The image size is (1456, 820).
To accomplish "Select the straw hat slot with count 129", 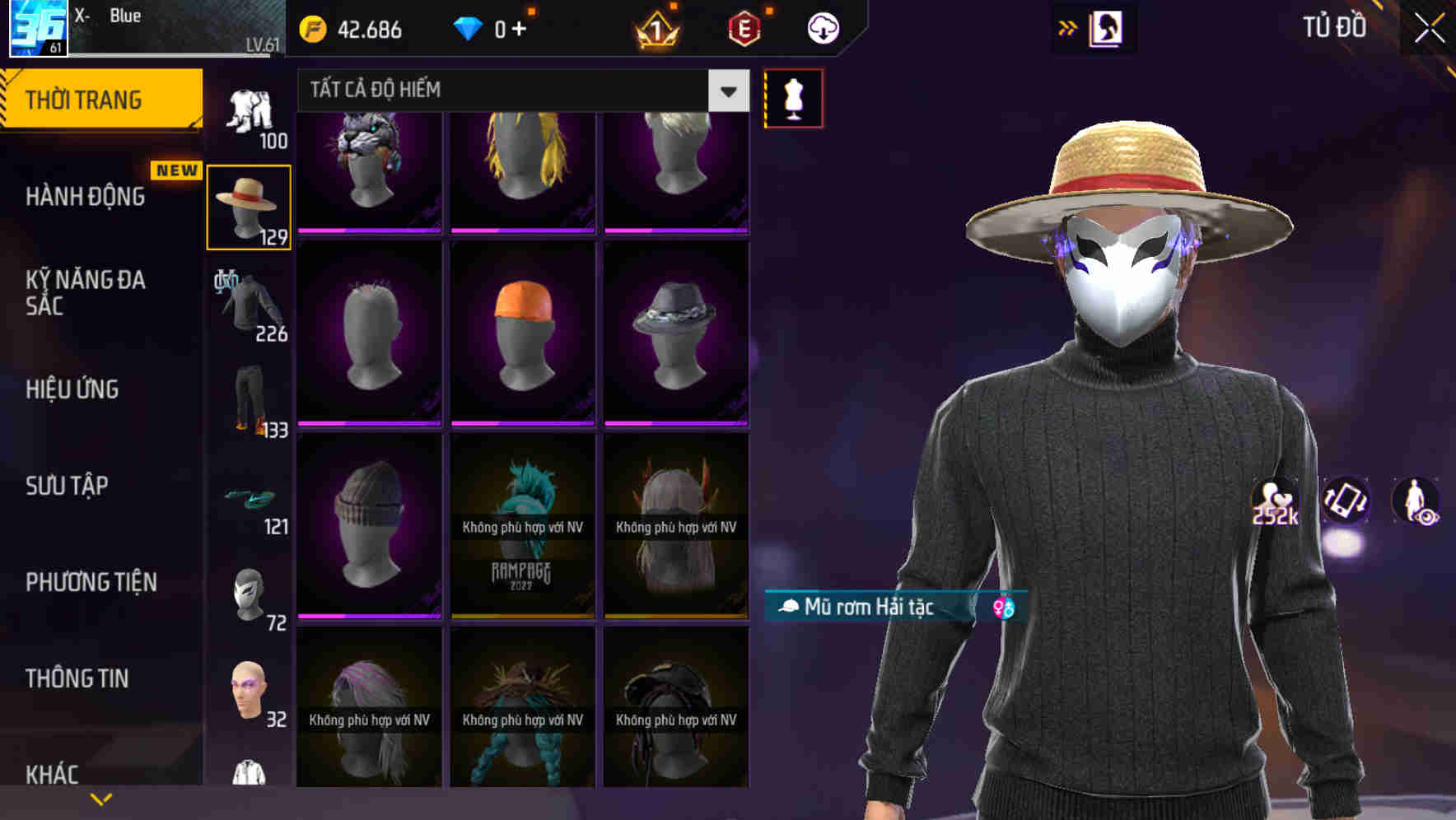I will (x=250, y=204).
